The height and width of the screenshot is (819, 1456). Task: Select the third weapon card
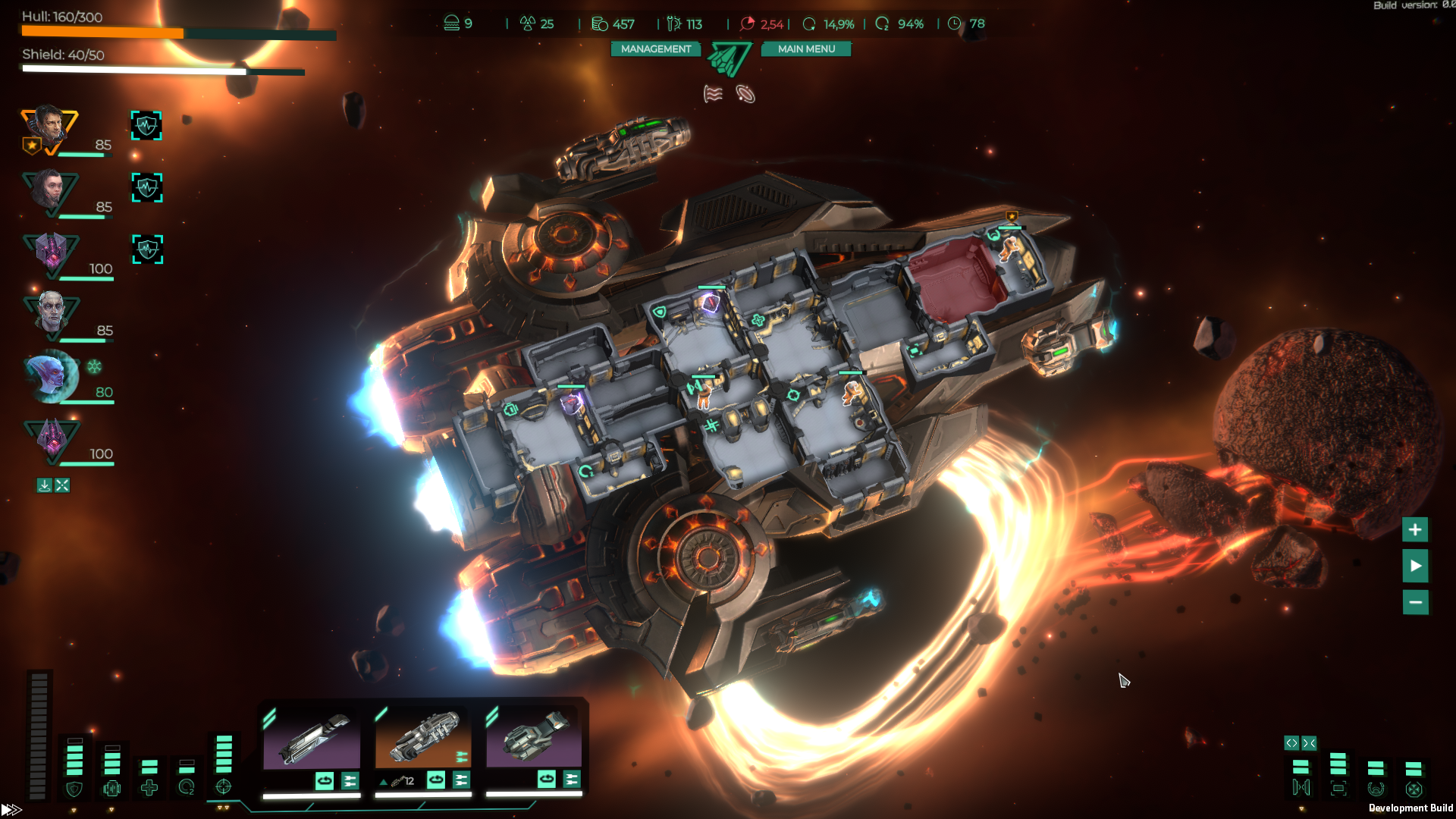click(534, 738)
